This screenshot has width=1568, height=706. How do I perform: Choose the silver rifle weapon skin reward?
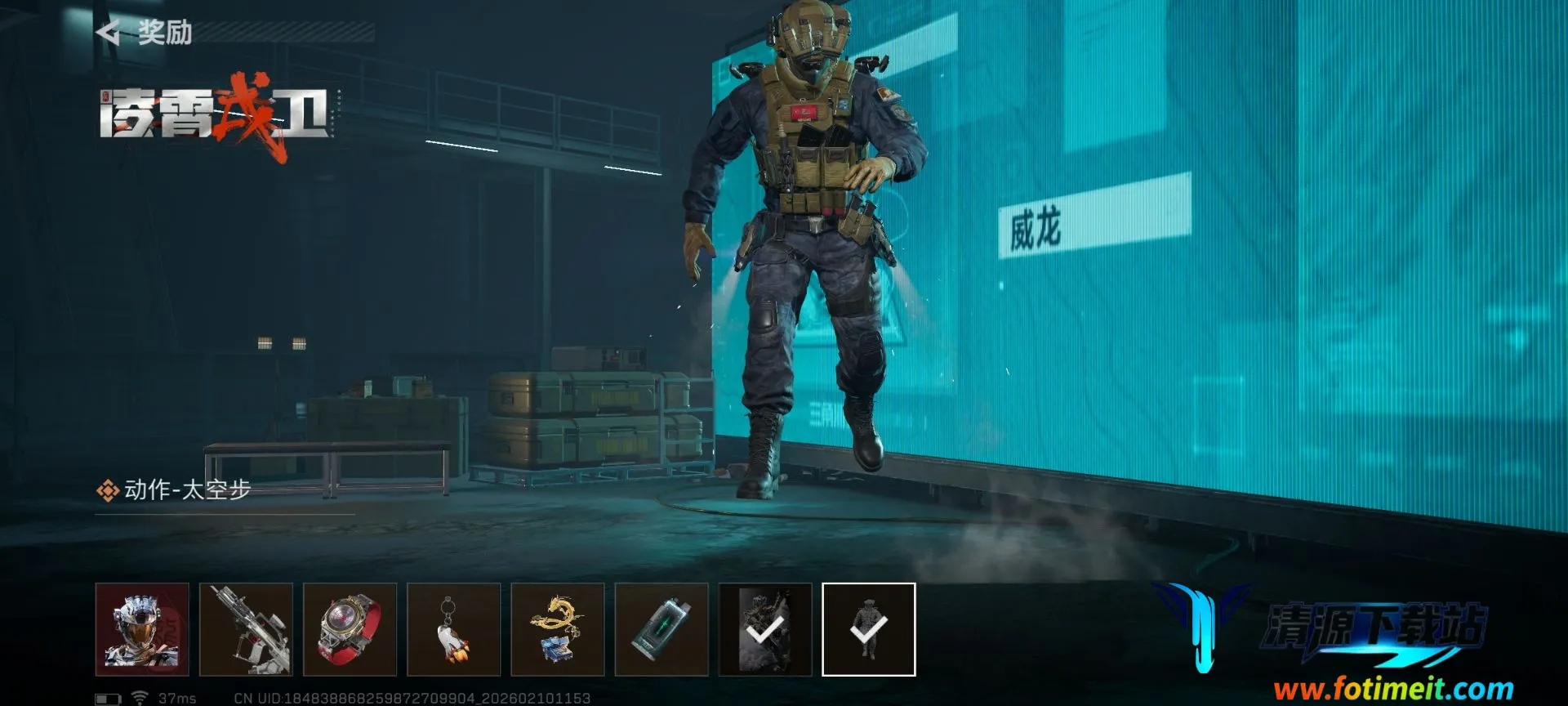pos(246,629)
